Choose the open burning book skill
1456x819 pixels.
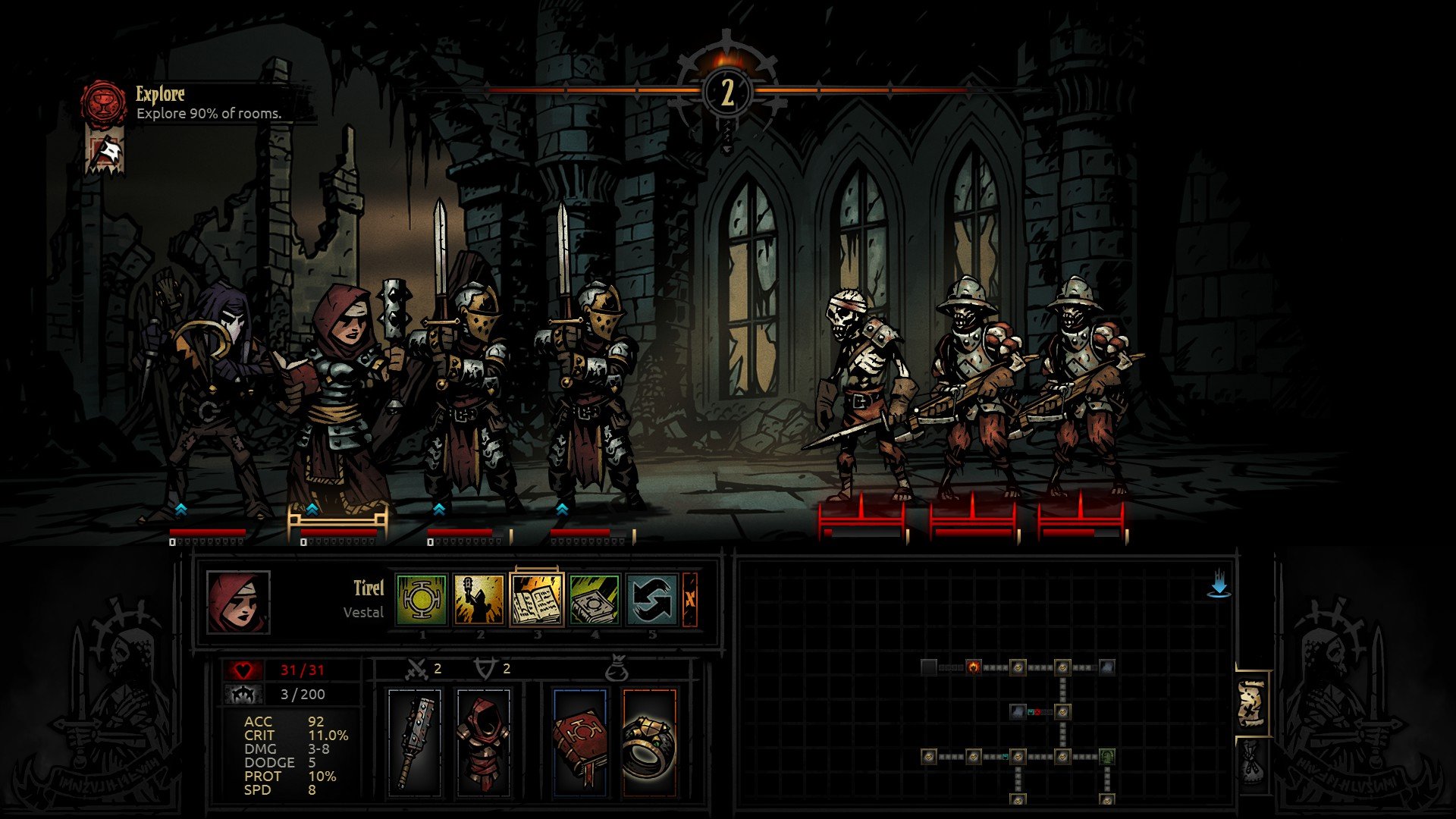click(537, 599)
